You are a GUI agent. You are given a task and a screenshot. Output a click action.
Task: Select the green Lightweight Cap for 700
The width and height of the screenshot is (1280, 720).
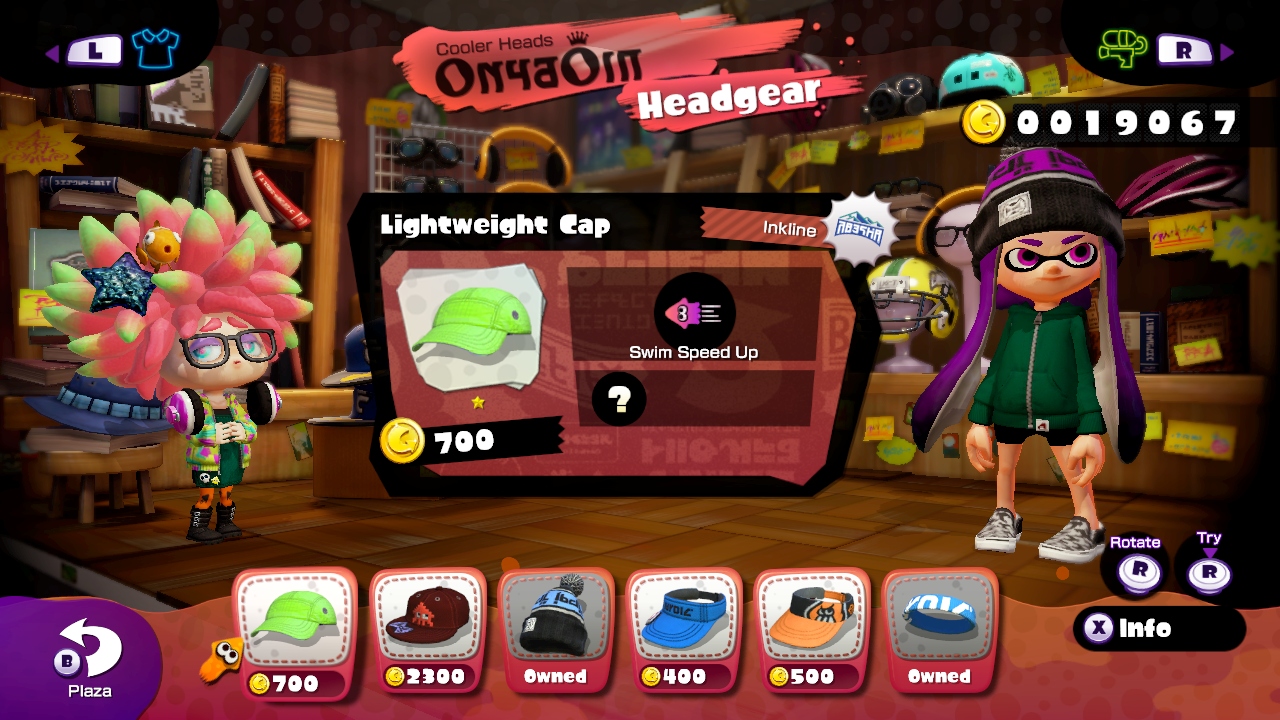click(295, 627)
